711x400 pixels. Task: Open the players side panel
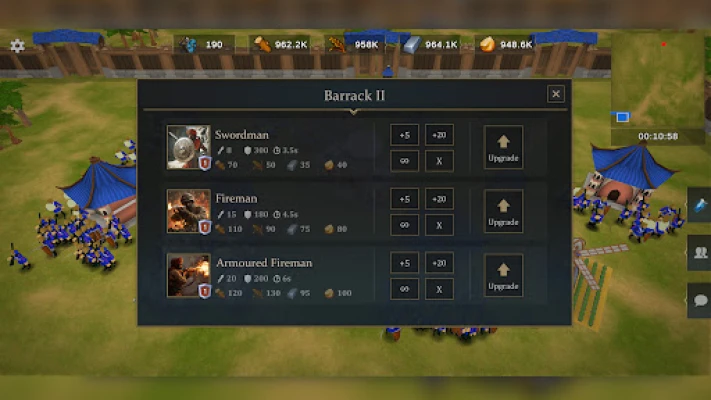(x=699, y=252)
